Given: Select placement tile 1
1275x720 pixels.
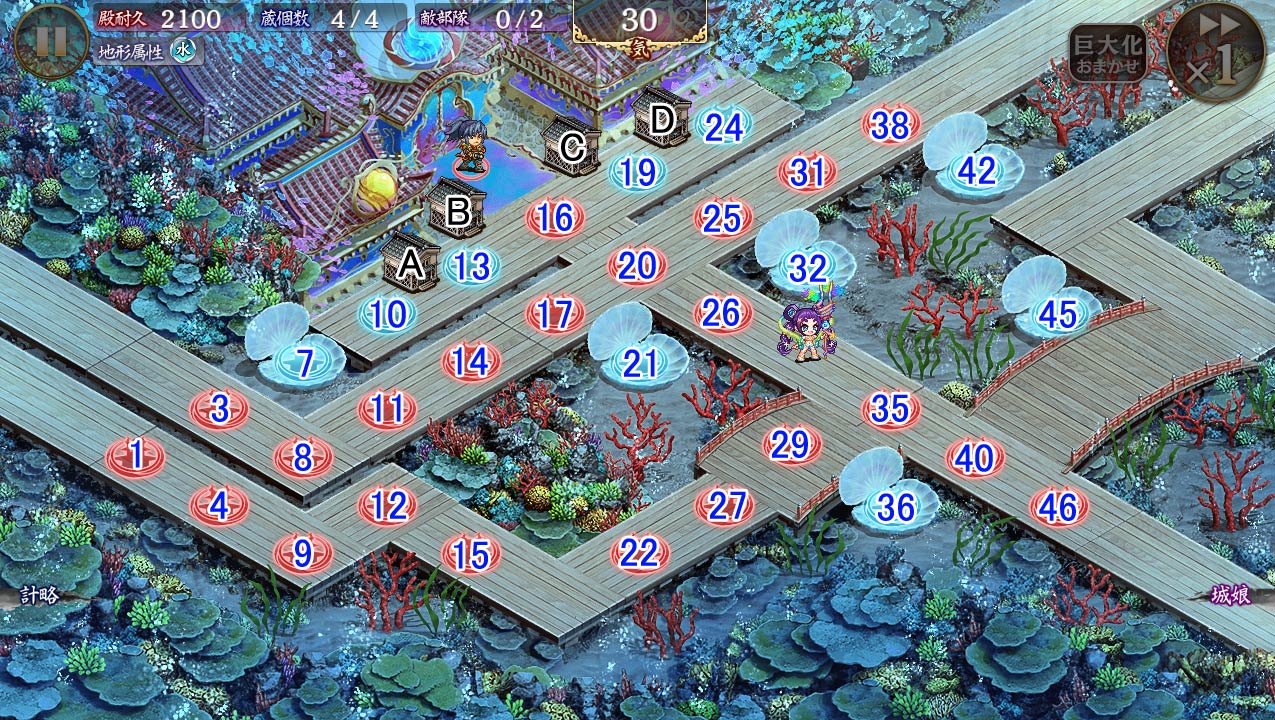Looking at the screenshot, I should coord(135,456).
